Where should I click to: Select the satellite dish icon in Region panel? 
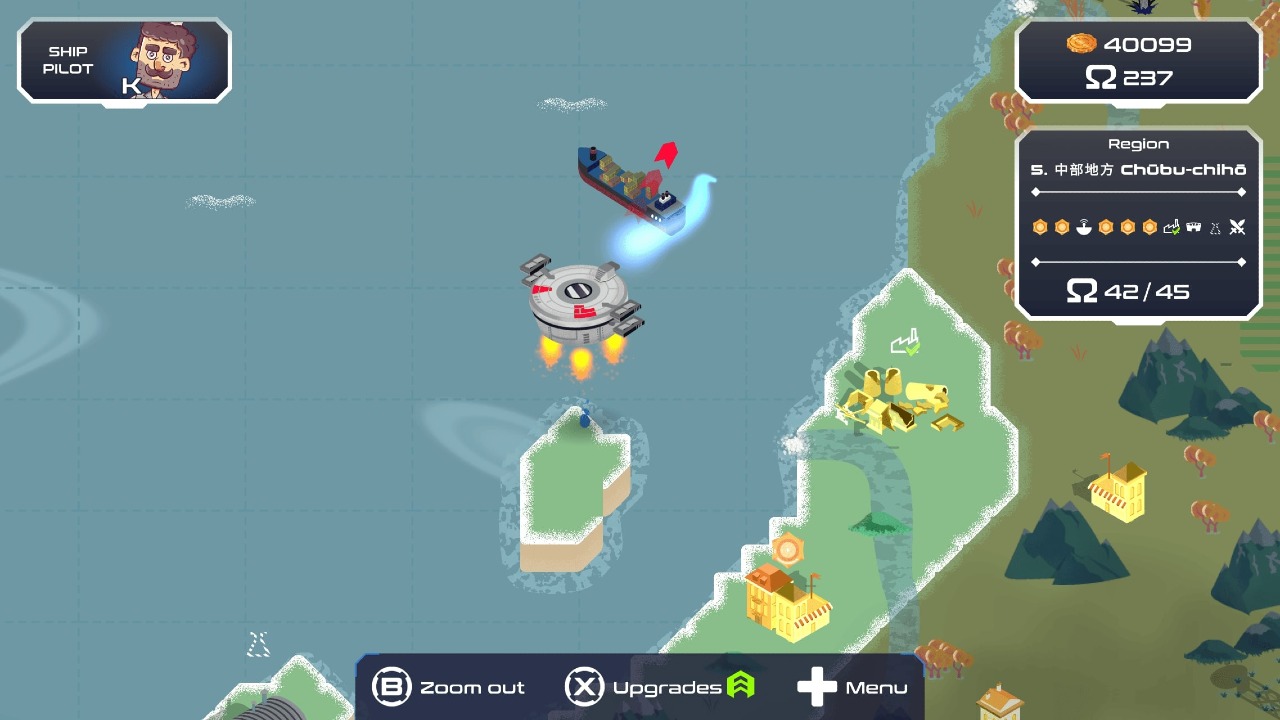coord(1084,226)
